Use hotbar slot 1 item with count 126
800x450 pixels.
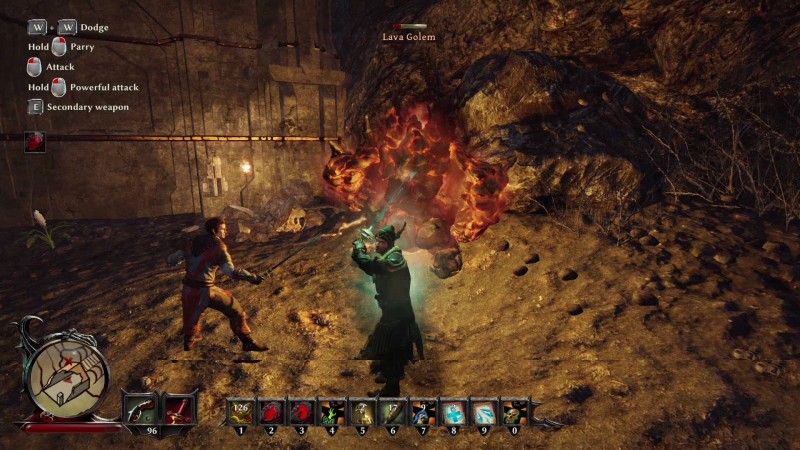[240, 412]
